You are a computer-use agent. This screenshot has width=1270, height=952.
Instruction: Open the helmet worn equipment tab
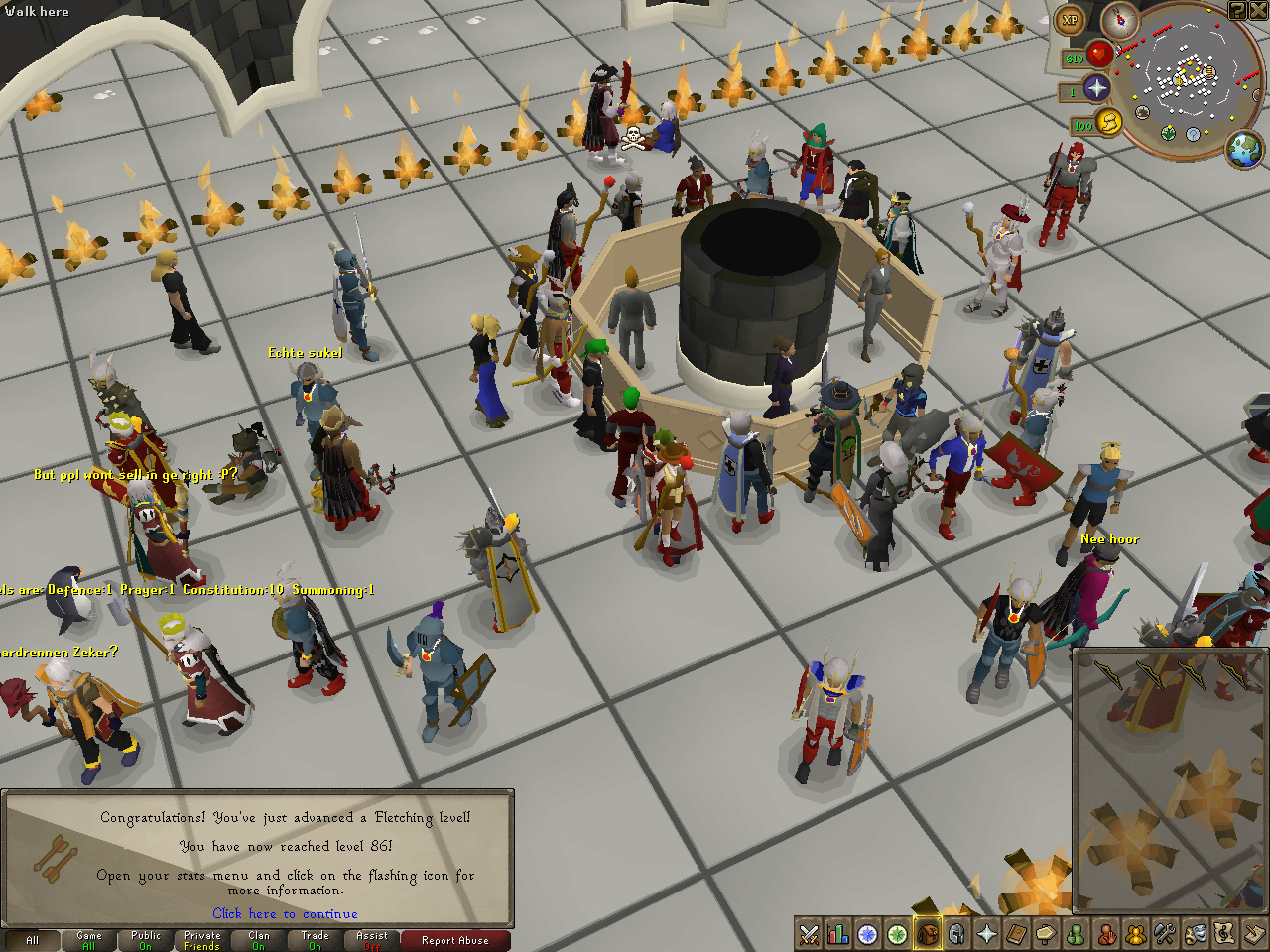coord(957,934)
